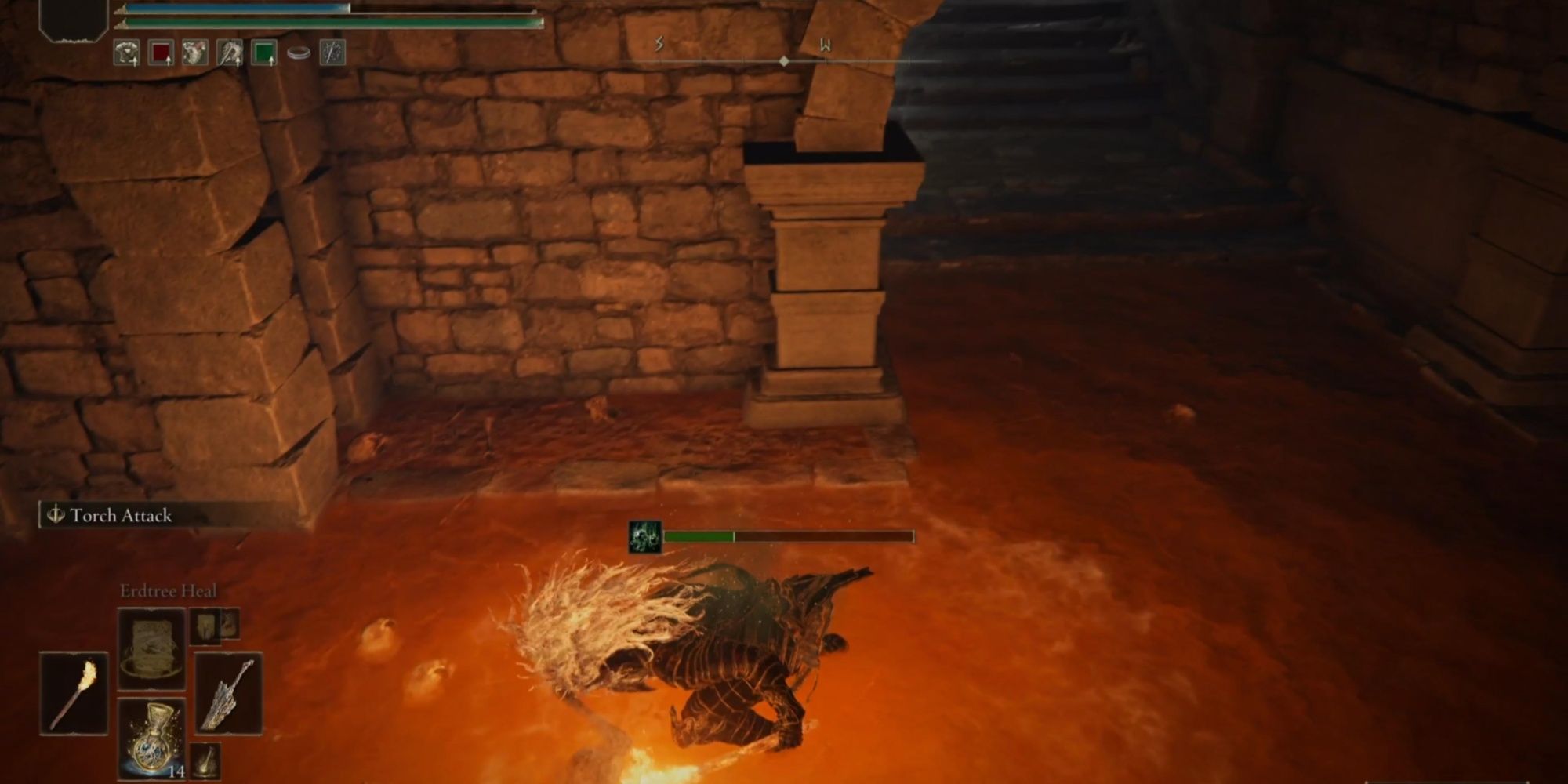Image resolution: width=1568 pixels, height=784 pixels.
Task: Click the crossed-weapons buff icon at the row's end
Action: [x=334, y=52]
